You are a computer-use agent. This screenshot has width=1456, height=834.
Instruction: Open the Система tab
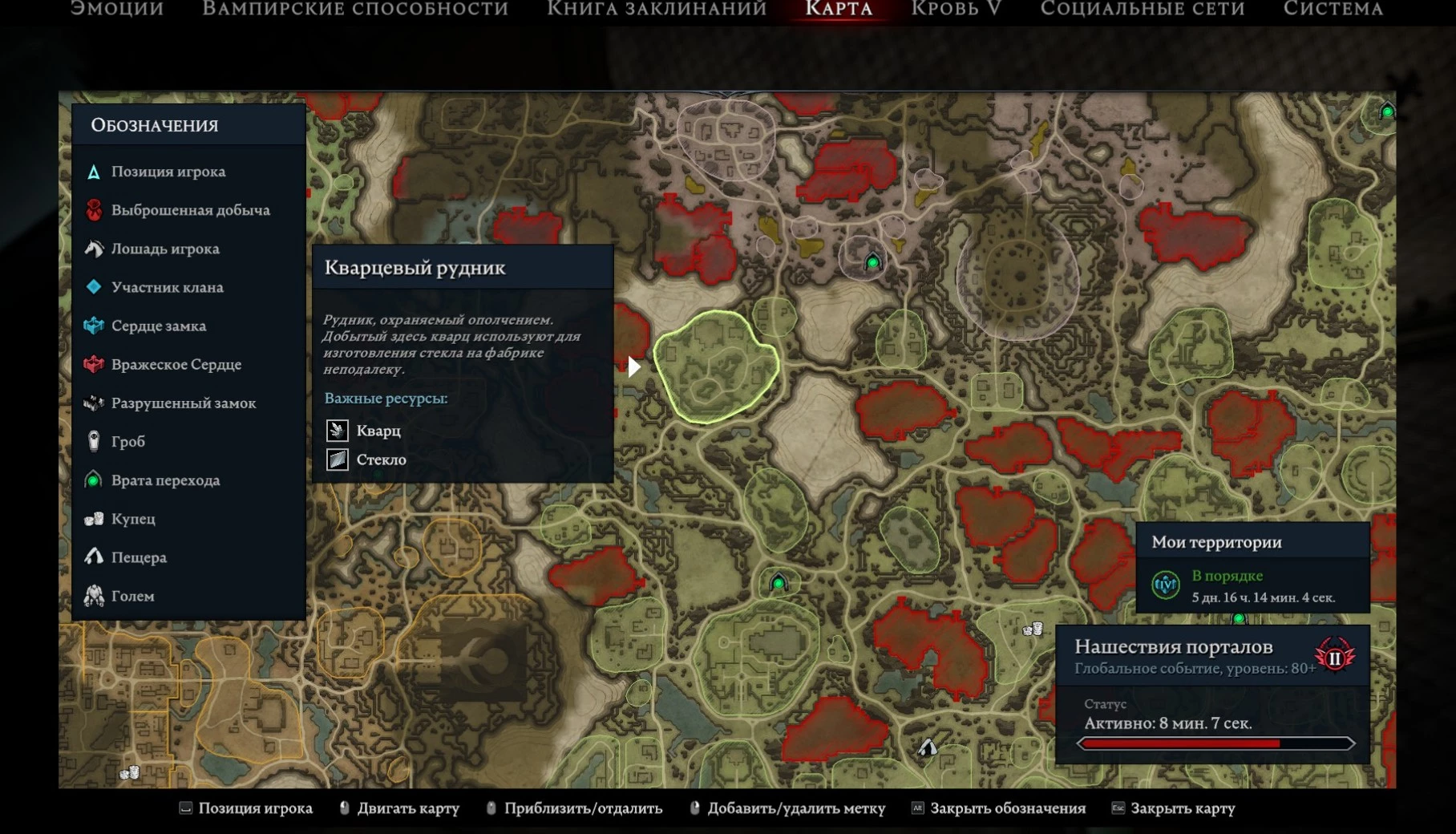[x=1333, y=9]
